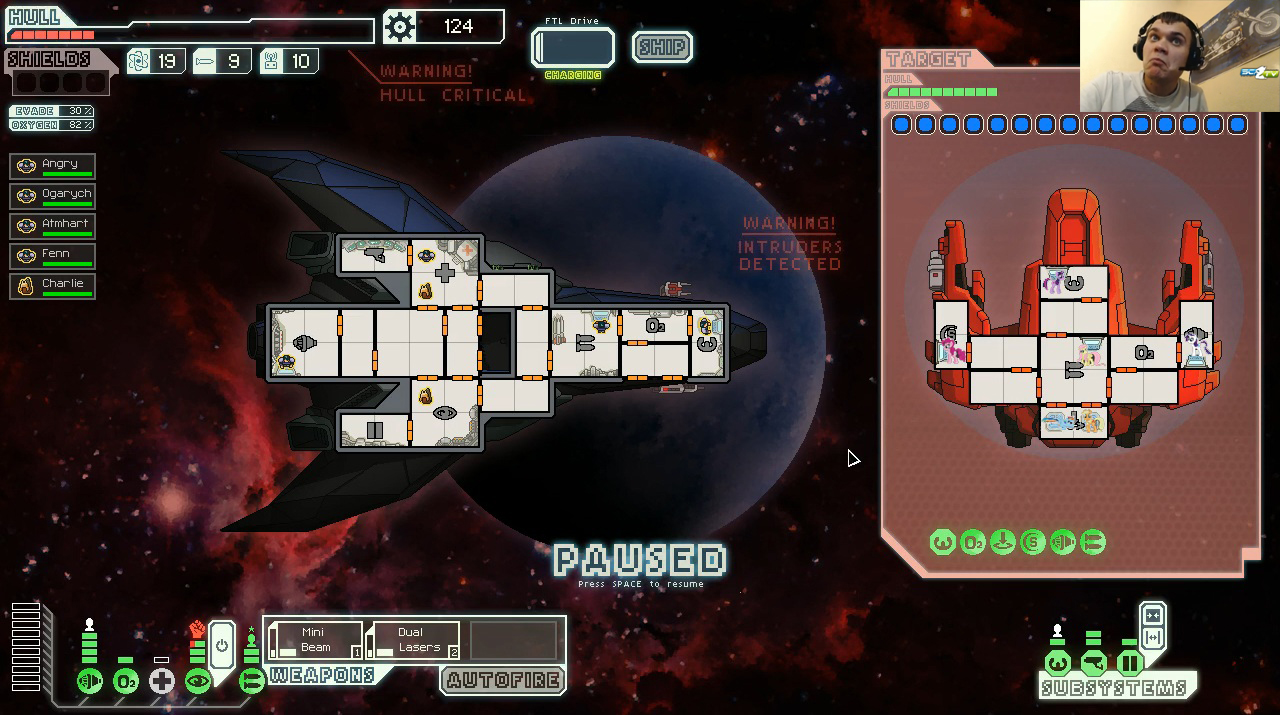The width and height of the screenshot is (1280, 715).
Task: Activate the cloaking power button
Action: pos(222,645)
